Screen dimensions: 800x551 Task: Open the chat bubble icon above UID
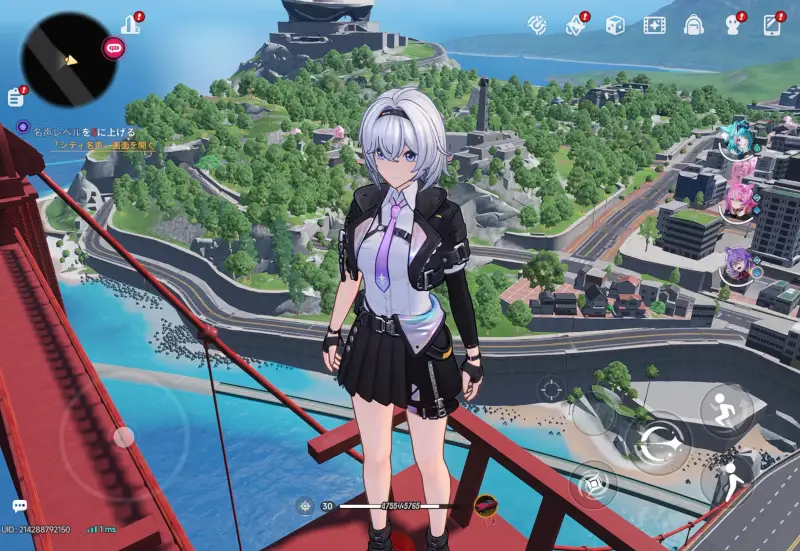(x=19, y=507)
